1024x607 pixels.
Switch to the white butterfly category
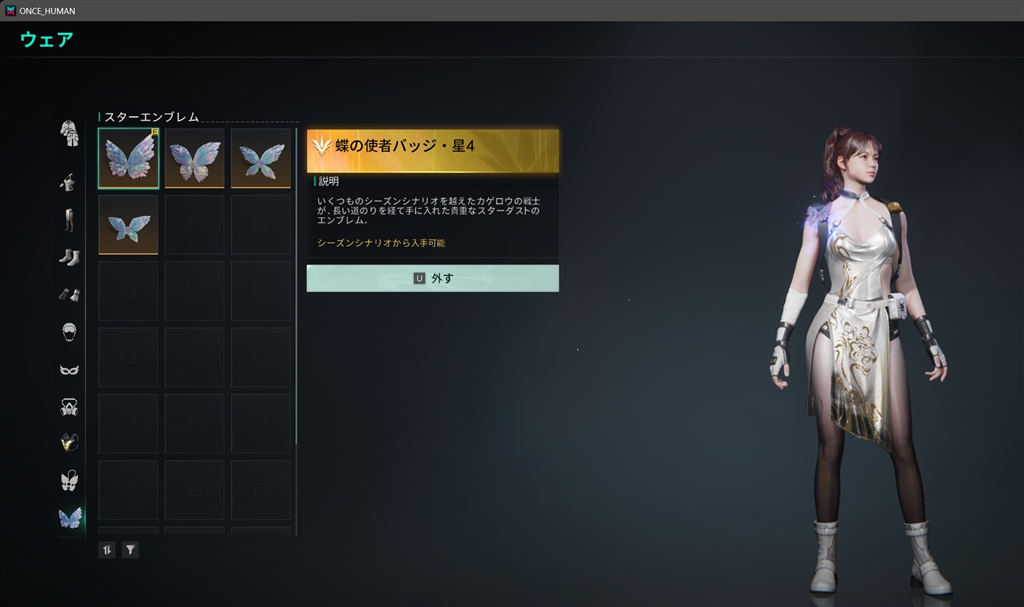pos(69,480)
